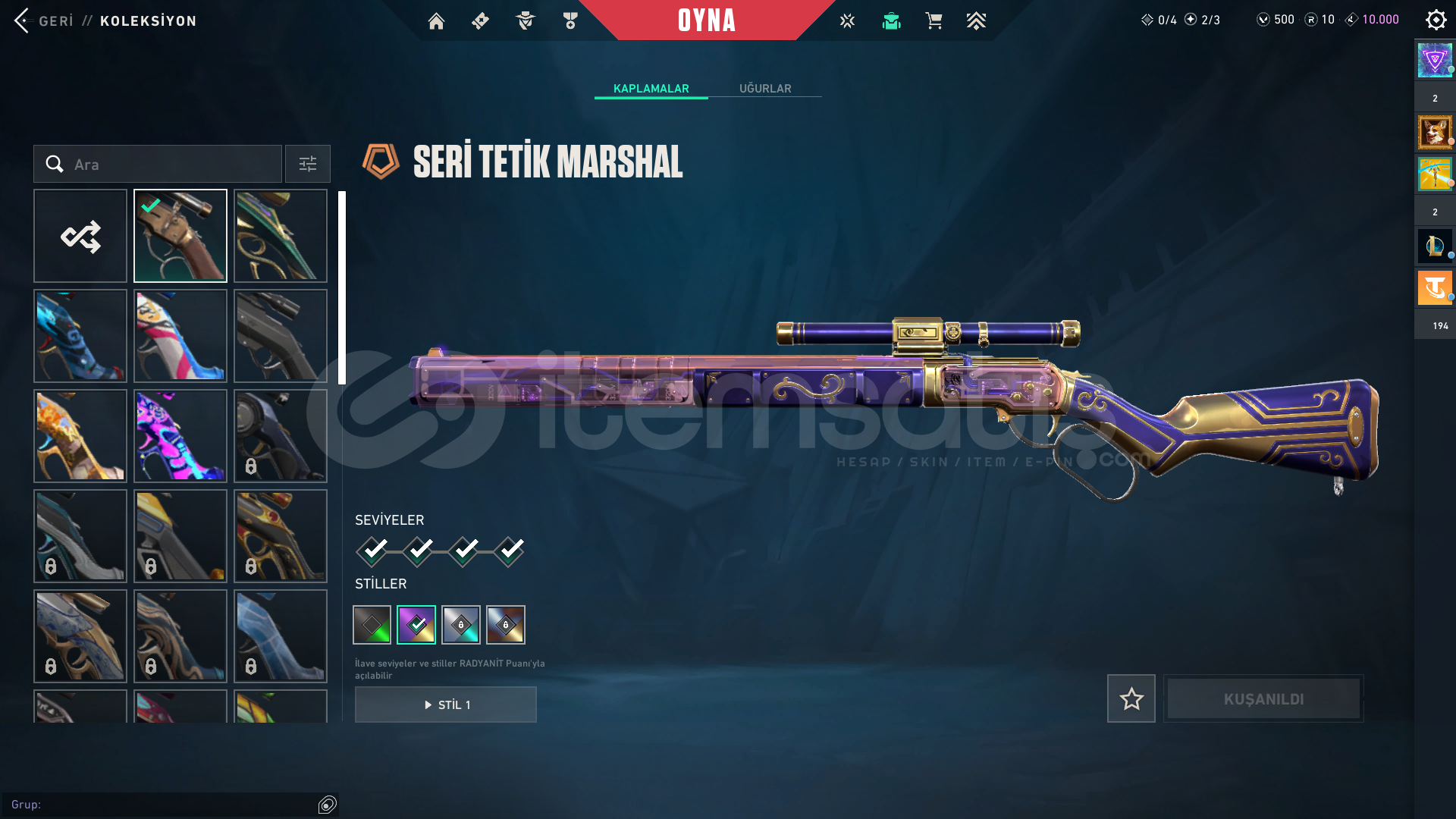1456x819 pixels.
Task: Choose the green-black style variant swatch
Action: point(372,625)
